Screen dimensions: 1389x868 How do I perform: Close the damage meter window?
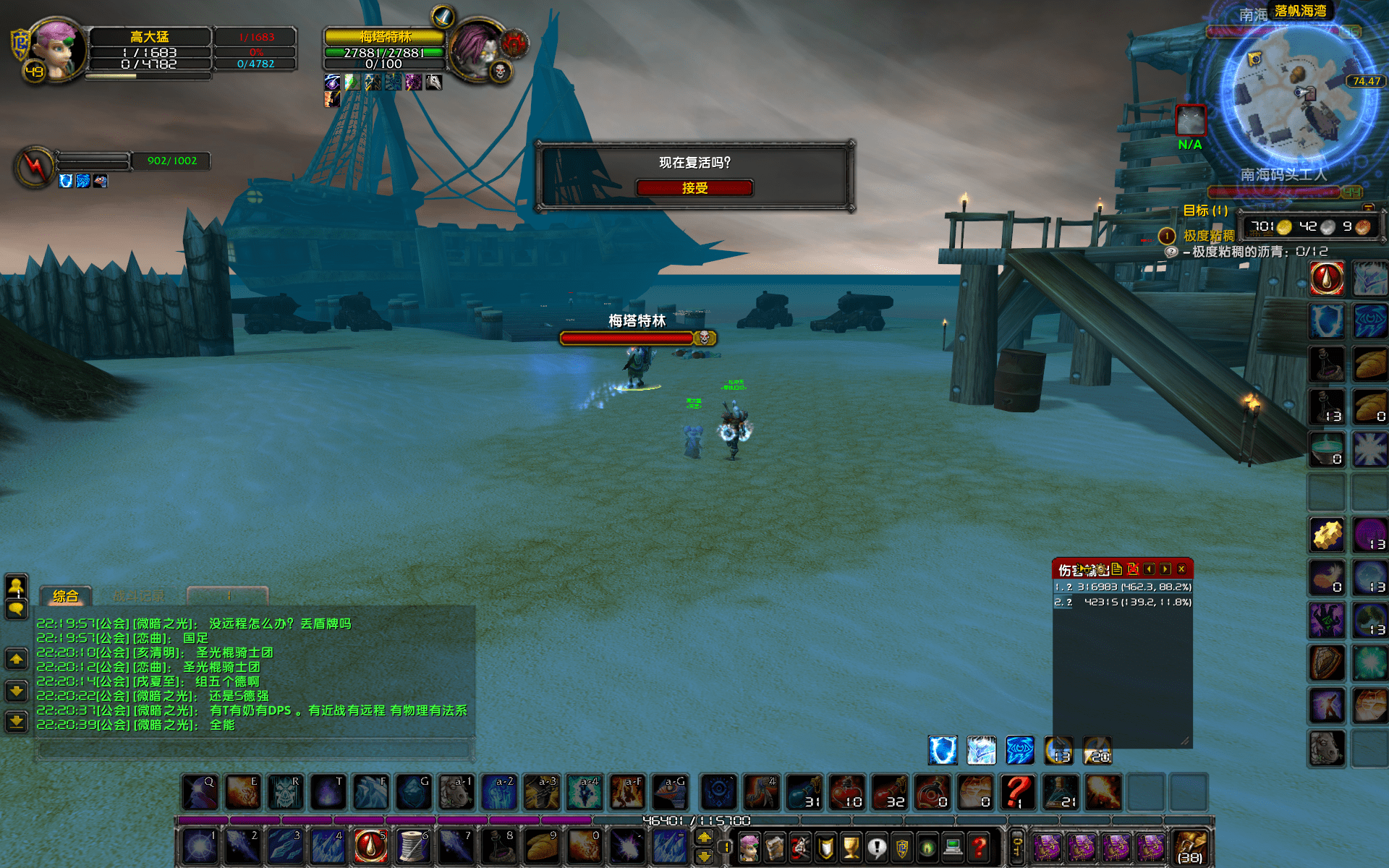coord(1181,569)
